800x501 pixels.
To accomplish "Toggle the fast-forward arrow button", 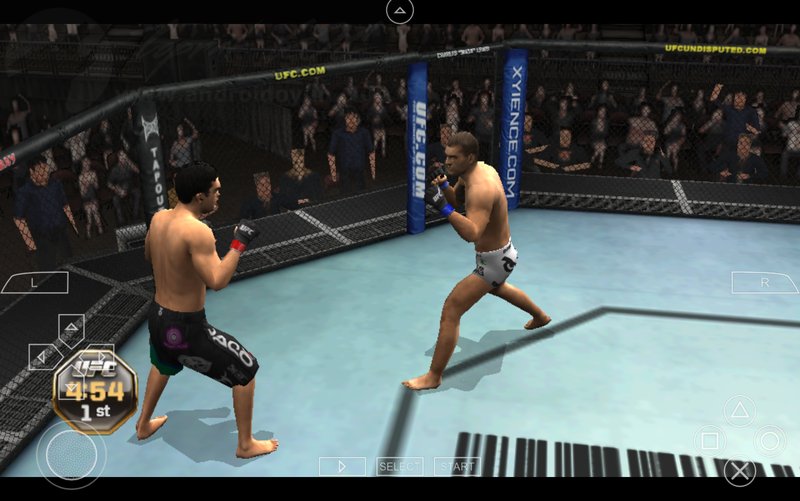I will click(342, 466).
